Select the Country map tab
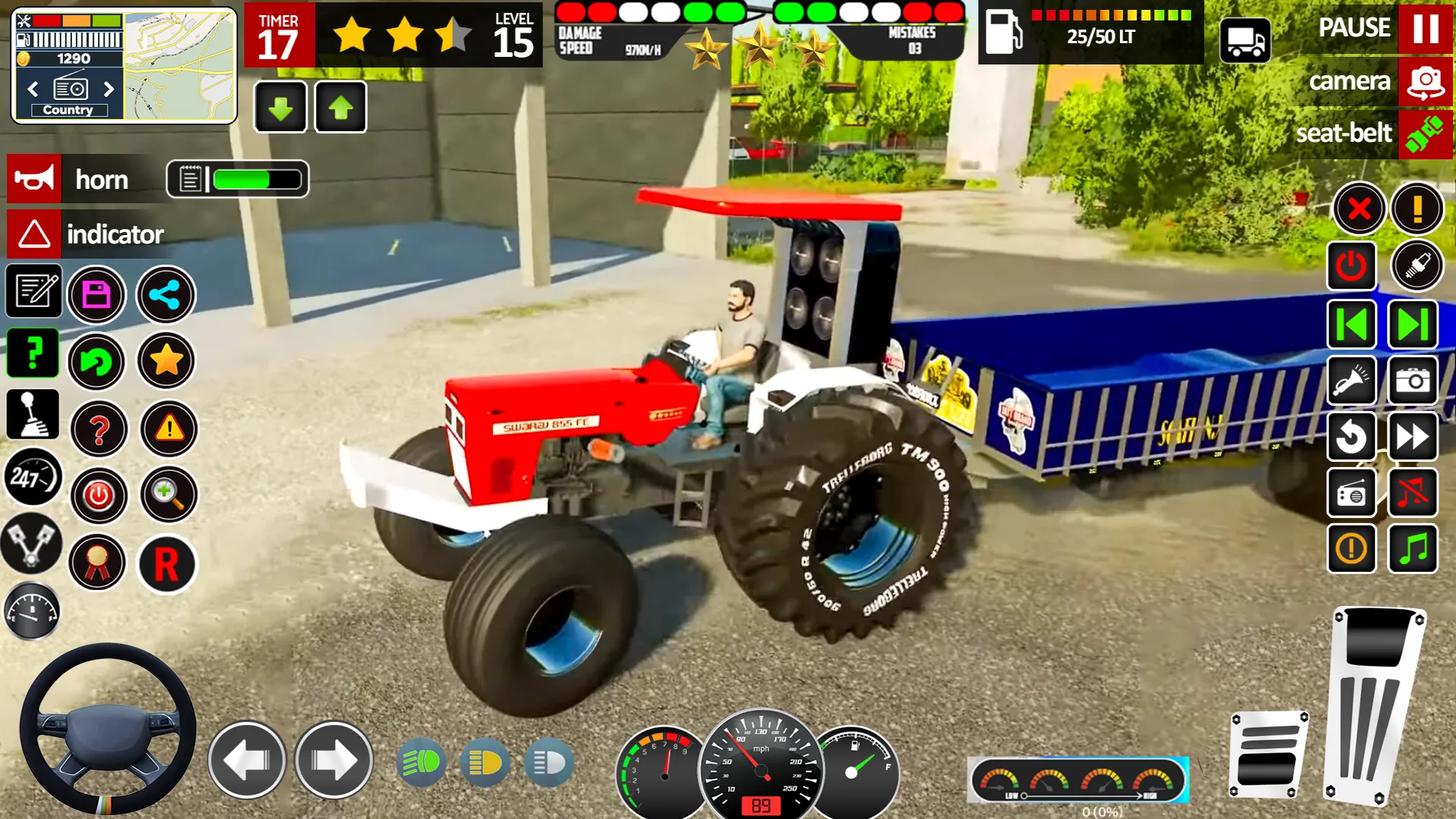Screen dimensions: 1456x819 [68, 109]
